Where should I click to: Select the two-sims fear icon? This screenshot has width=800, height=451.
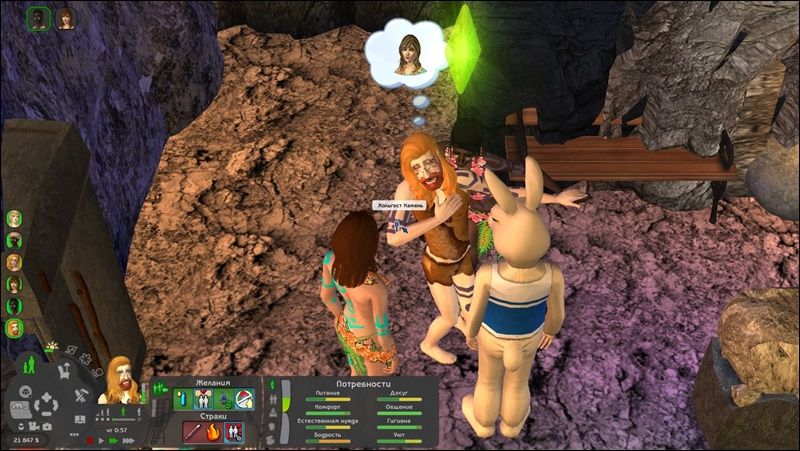coord(234,432)
